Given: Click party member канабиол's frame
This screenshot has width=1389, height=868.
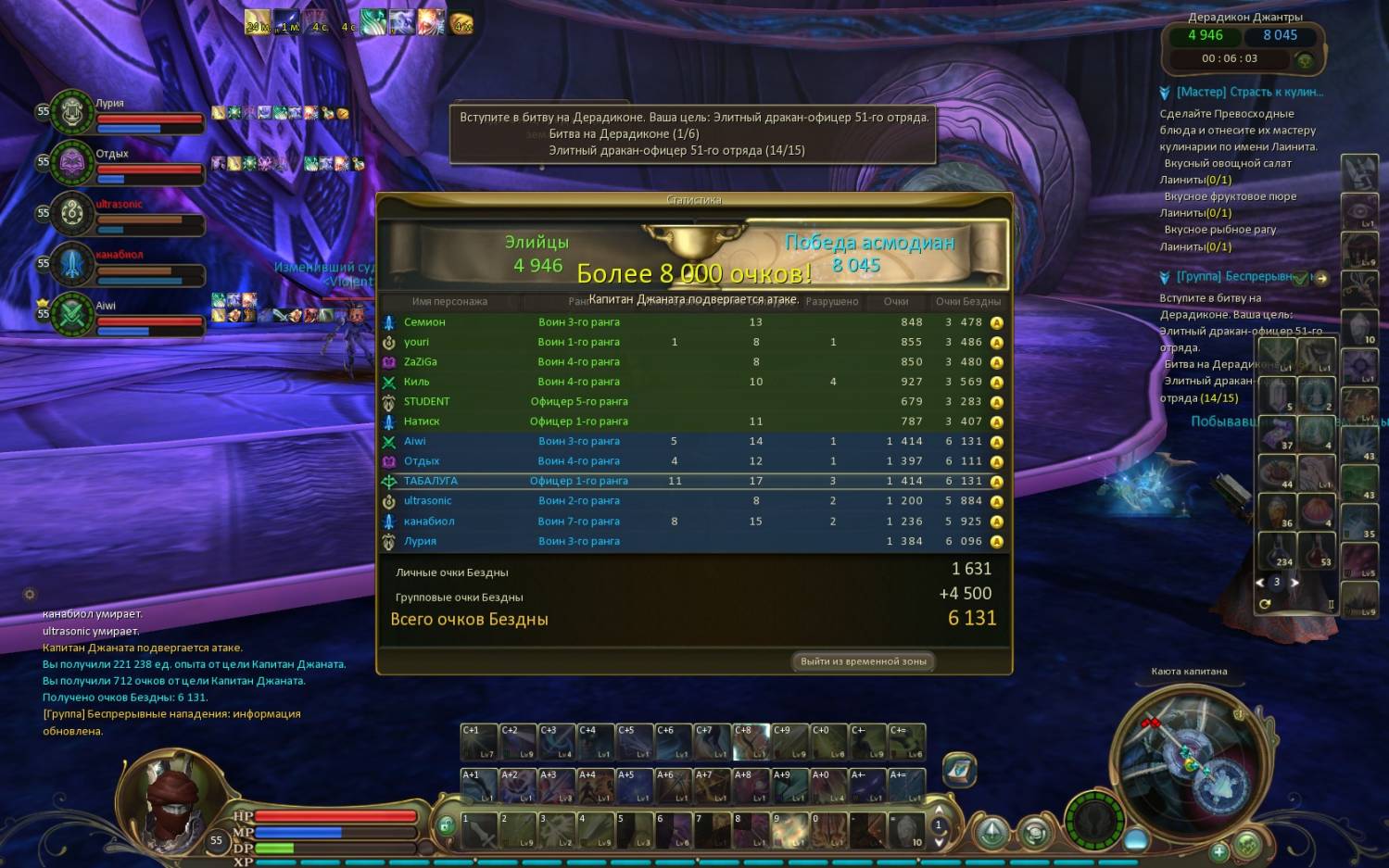Looking at the screenshot, I should click(72, 265).
